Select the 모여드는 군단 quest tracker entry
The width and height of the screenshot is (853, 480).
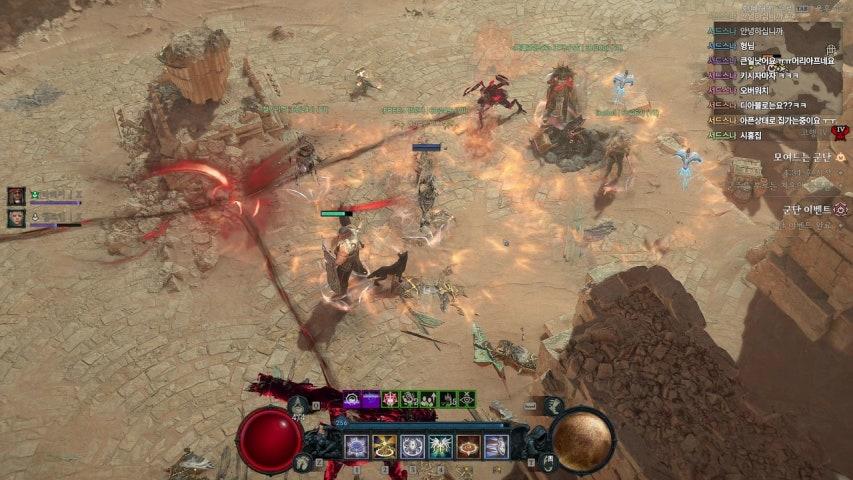click(x=809, y=157)
